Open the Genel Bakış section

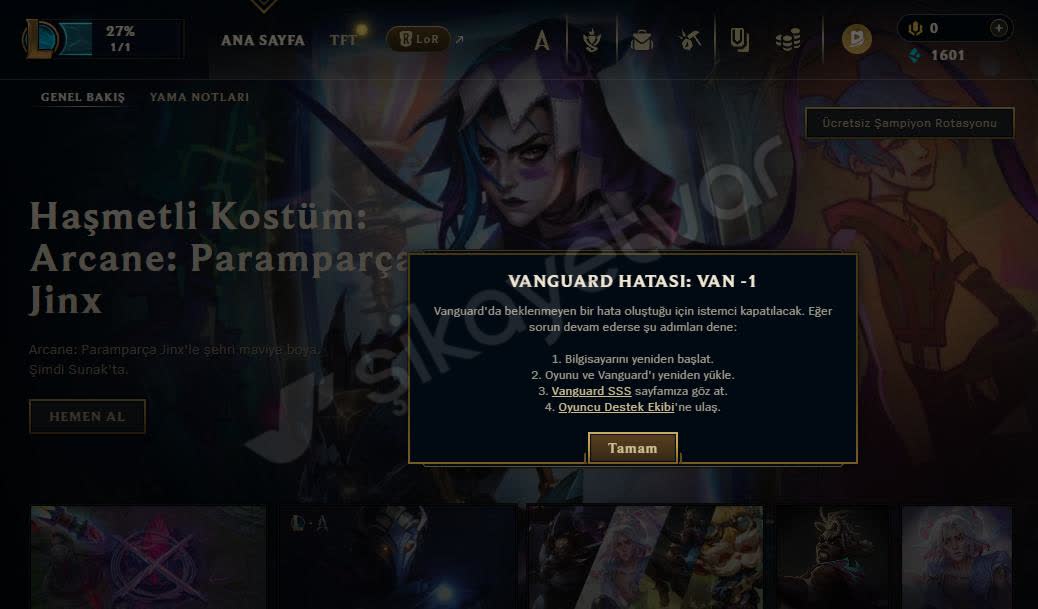(x=83, y=97)
